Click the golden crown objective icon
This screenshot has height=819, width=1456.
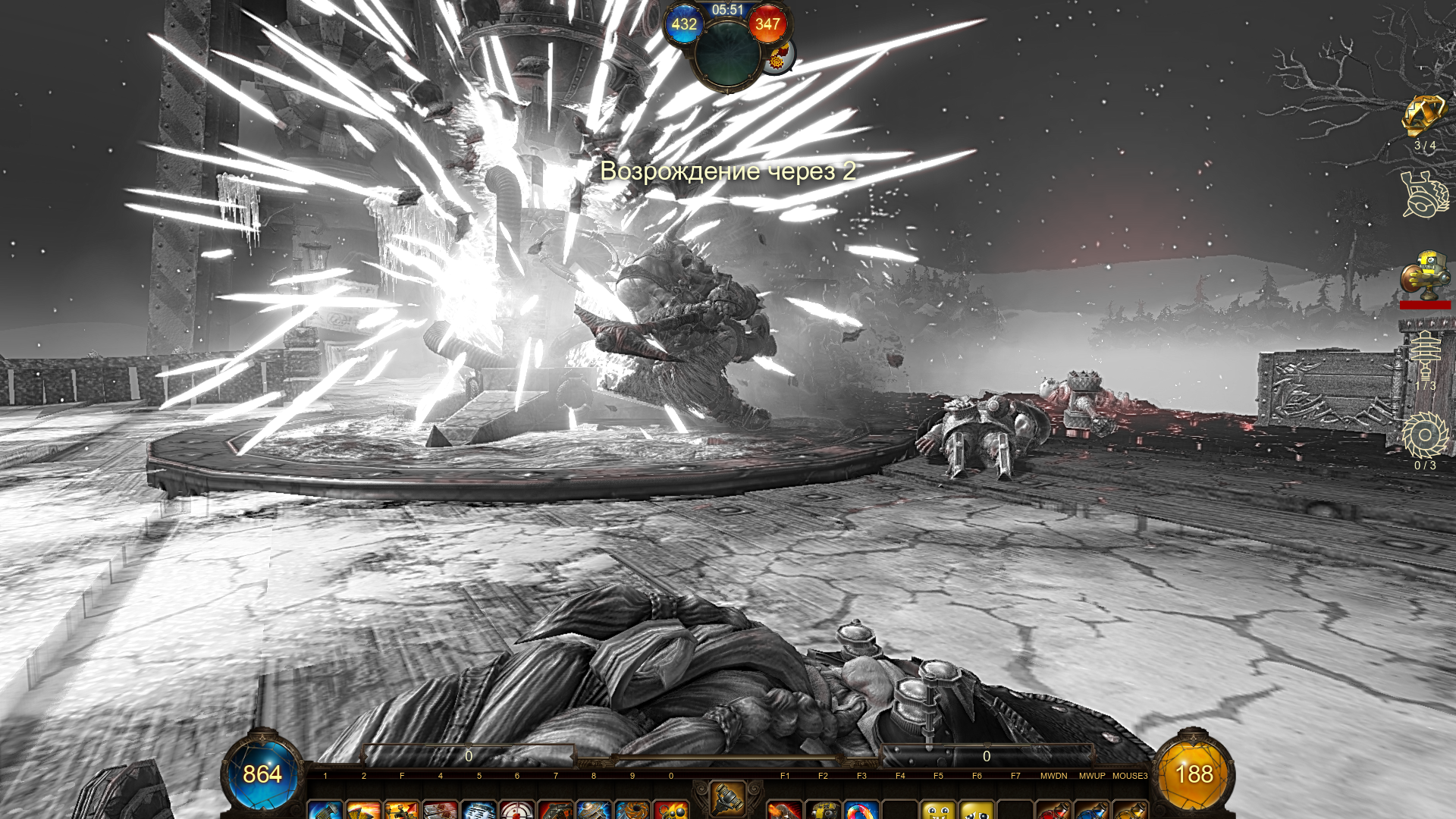1424,116
